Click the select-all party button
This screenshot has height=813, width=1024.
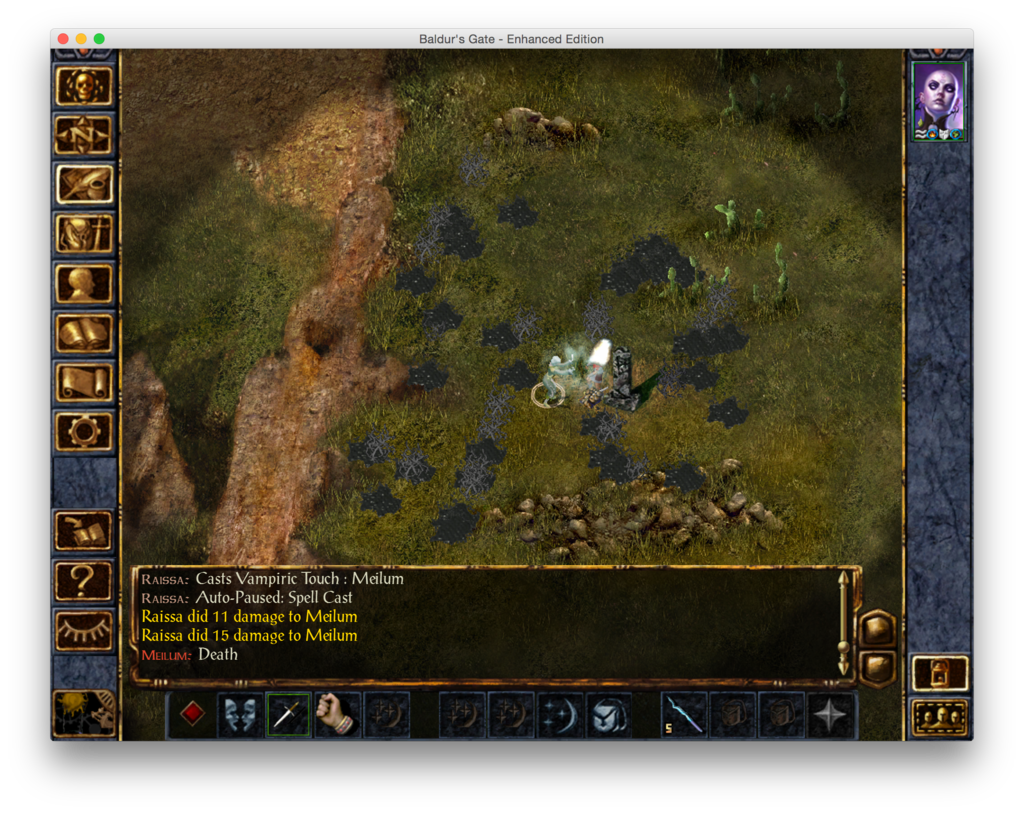[x=940, y=717]
